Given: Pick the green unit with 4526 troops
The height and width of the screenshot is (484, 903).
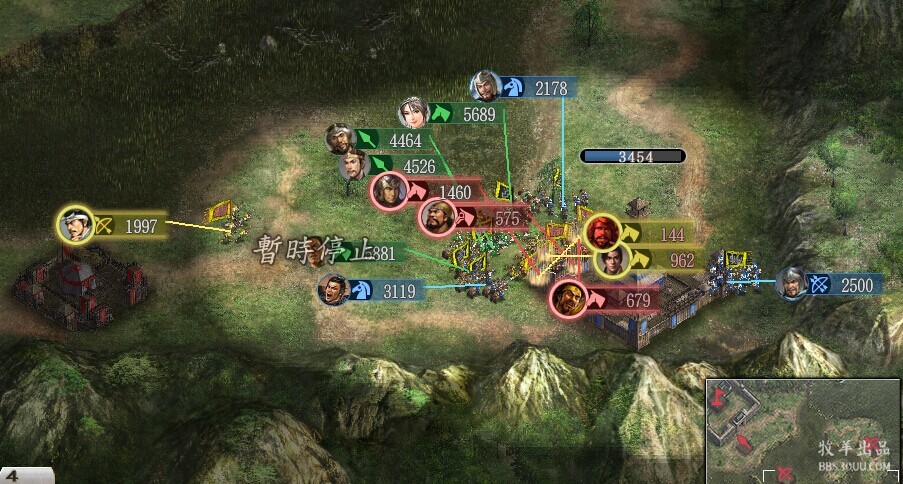Looking at the screenshot, I should 354,164.
